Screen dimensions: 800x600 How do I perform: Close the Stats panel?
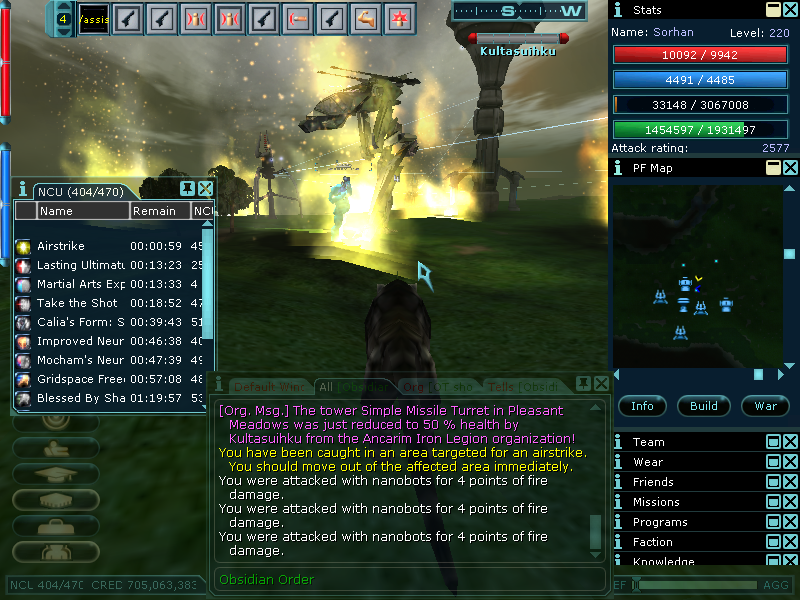[x=790, y=10]
